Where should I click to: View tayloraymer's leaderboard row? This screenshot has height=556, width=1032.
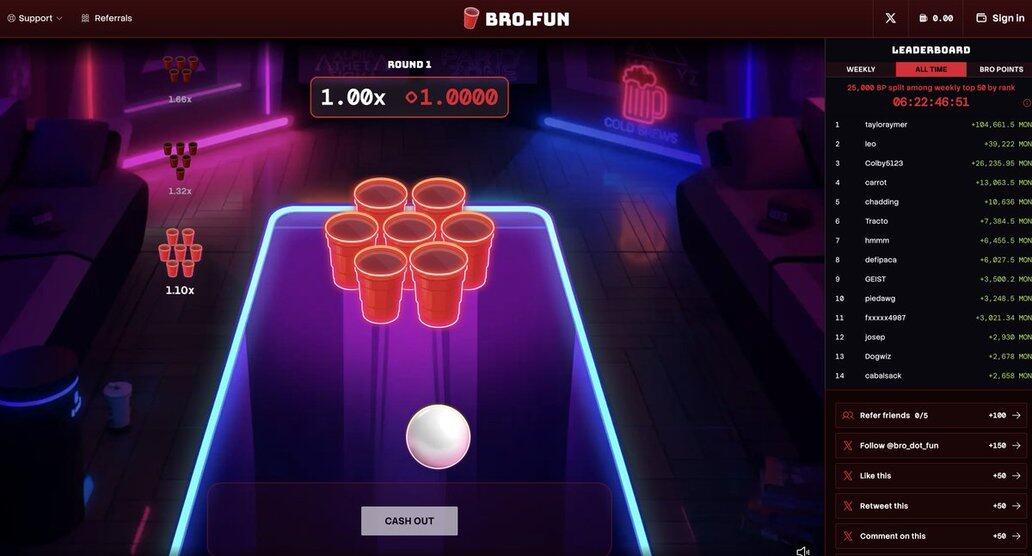[930, 125]
